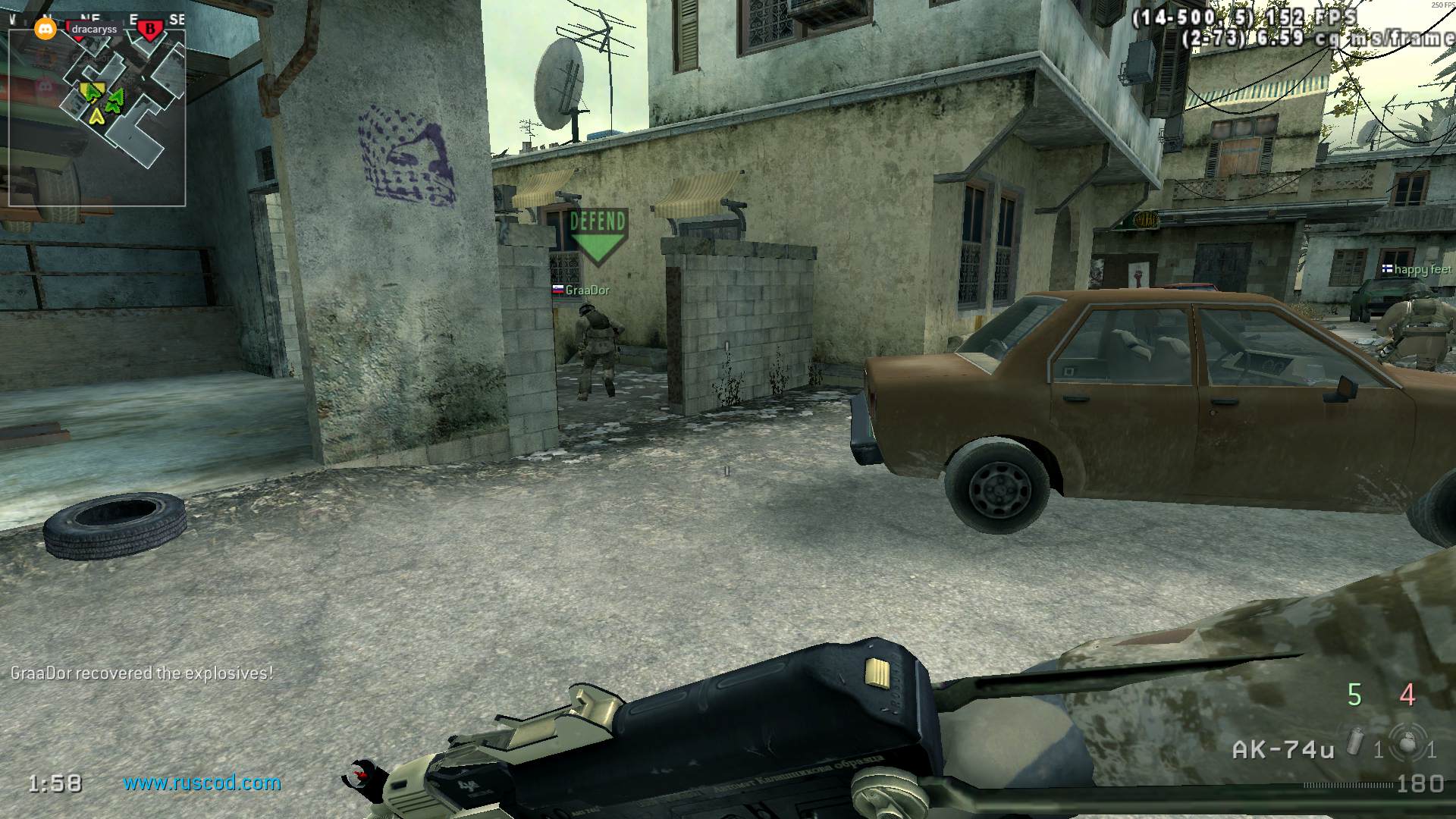Click the AK-74u weapon name
Screen dimensions: 1456x819
pyautogui.click(x=1283, y=750)
